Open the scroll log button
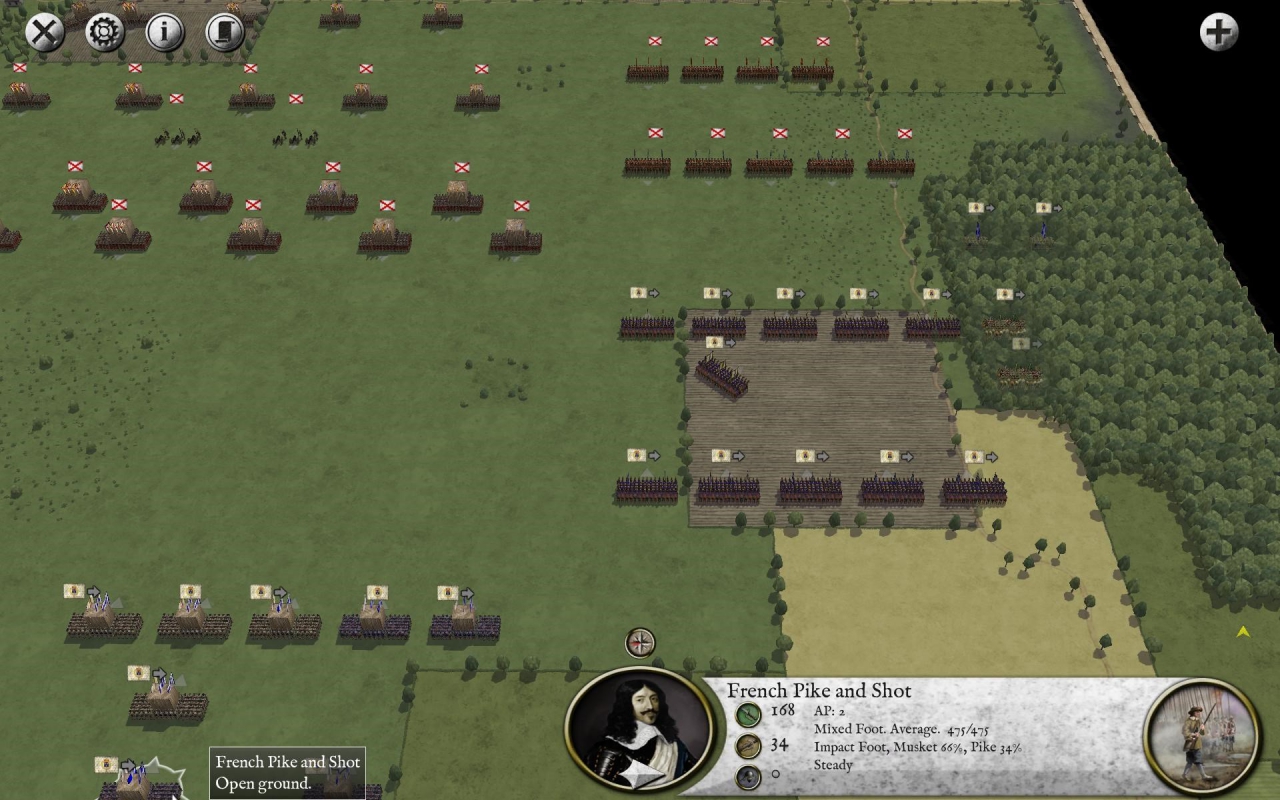The image size is (1280, 800). (225, 32)
